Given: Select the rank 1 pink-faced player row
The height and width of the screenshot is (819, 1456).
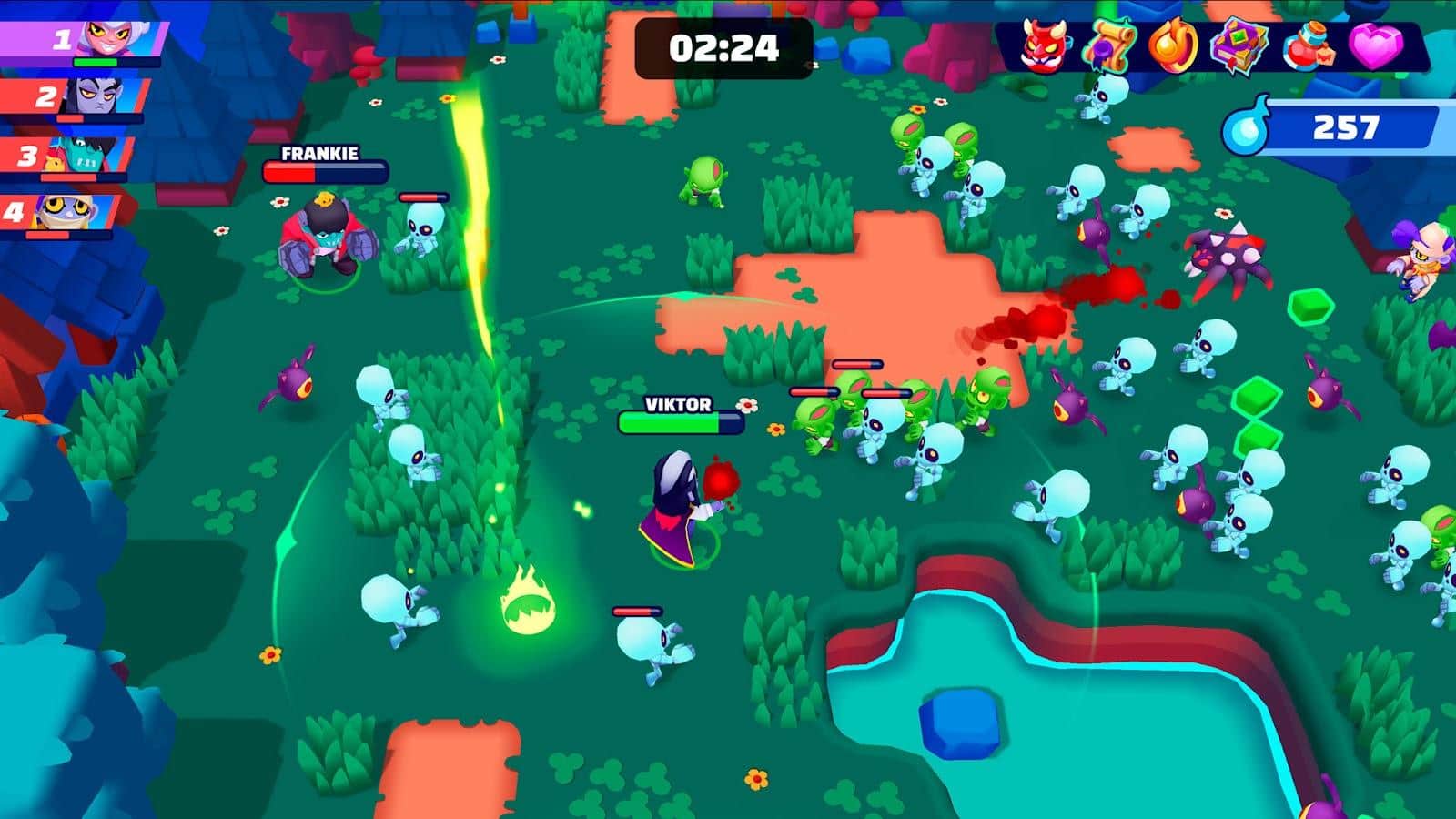Looking at the screenshot, I should (x=84, y=40).
